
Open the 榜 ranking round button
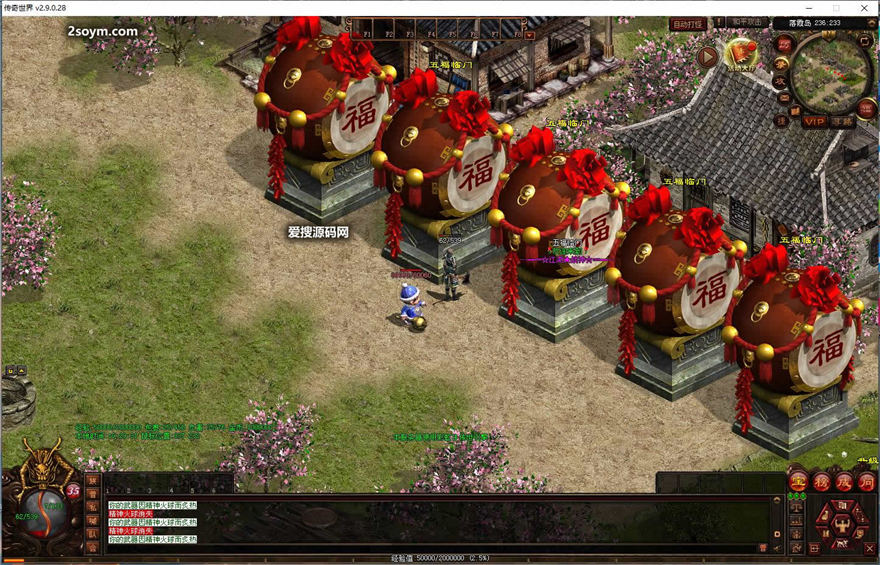(820, 481)
